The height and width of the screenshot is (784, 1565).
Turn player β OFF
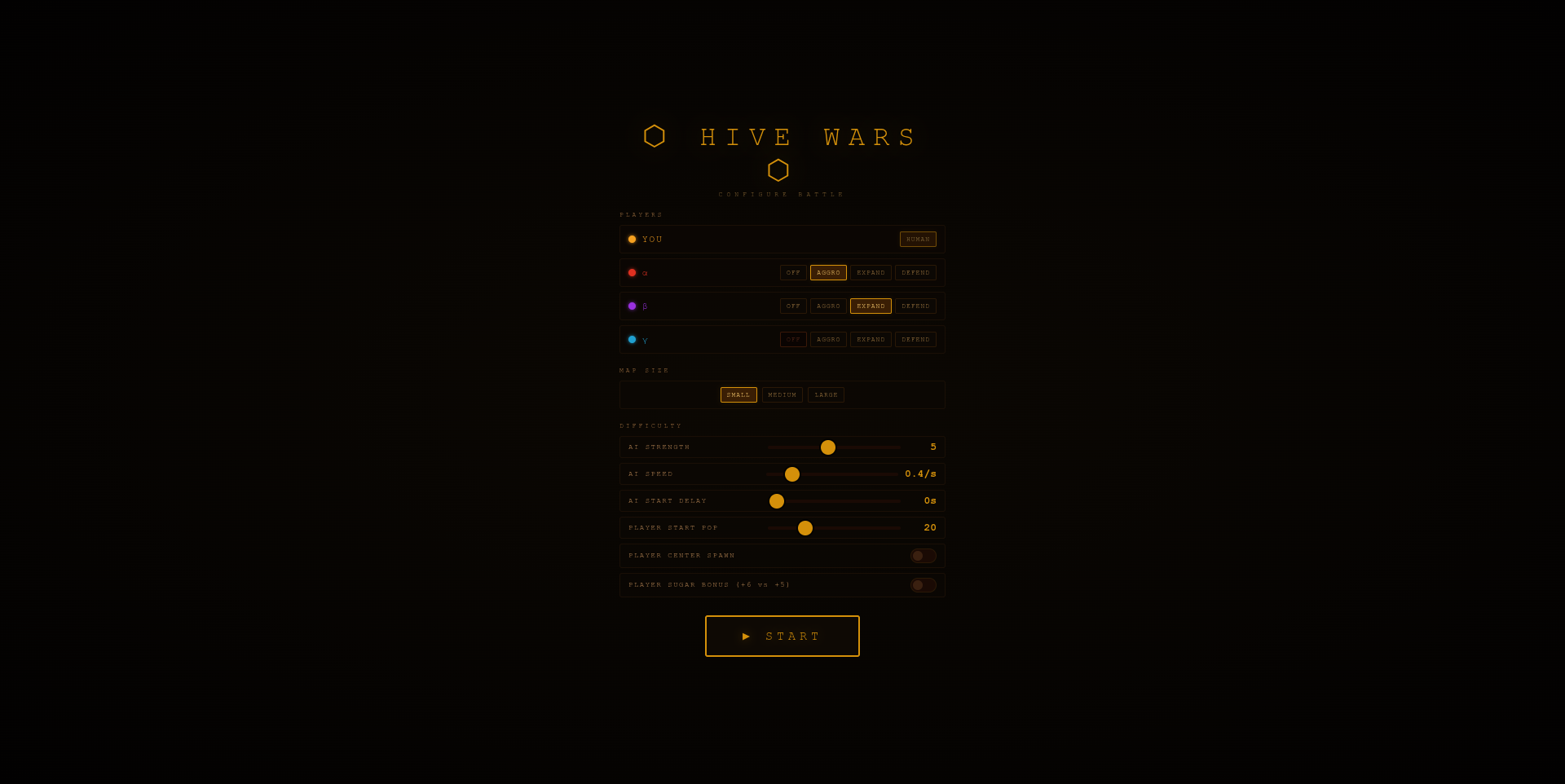coord(792,306)
